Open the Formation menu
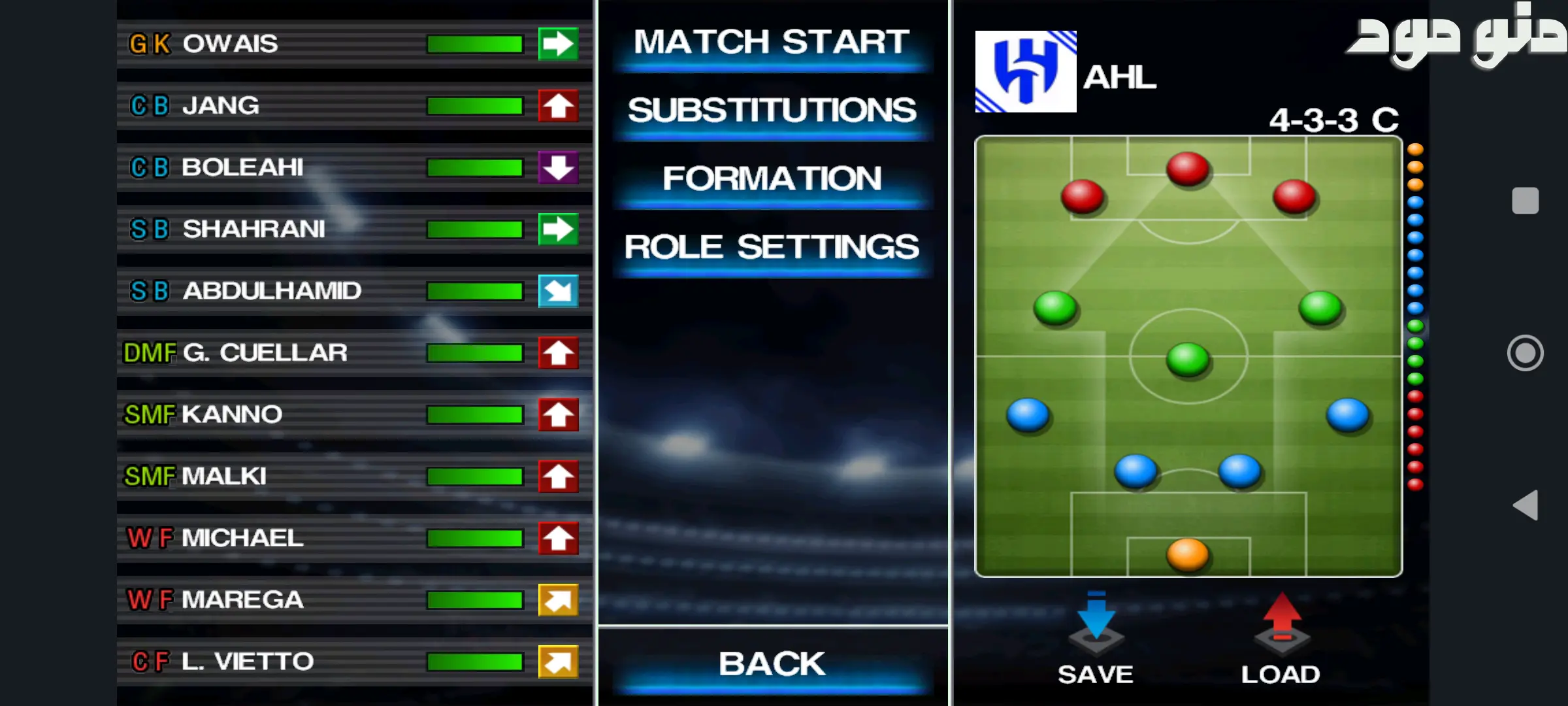Viewport: 1568px width, 706px height. 772,179
